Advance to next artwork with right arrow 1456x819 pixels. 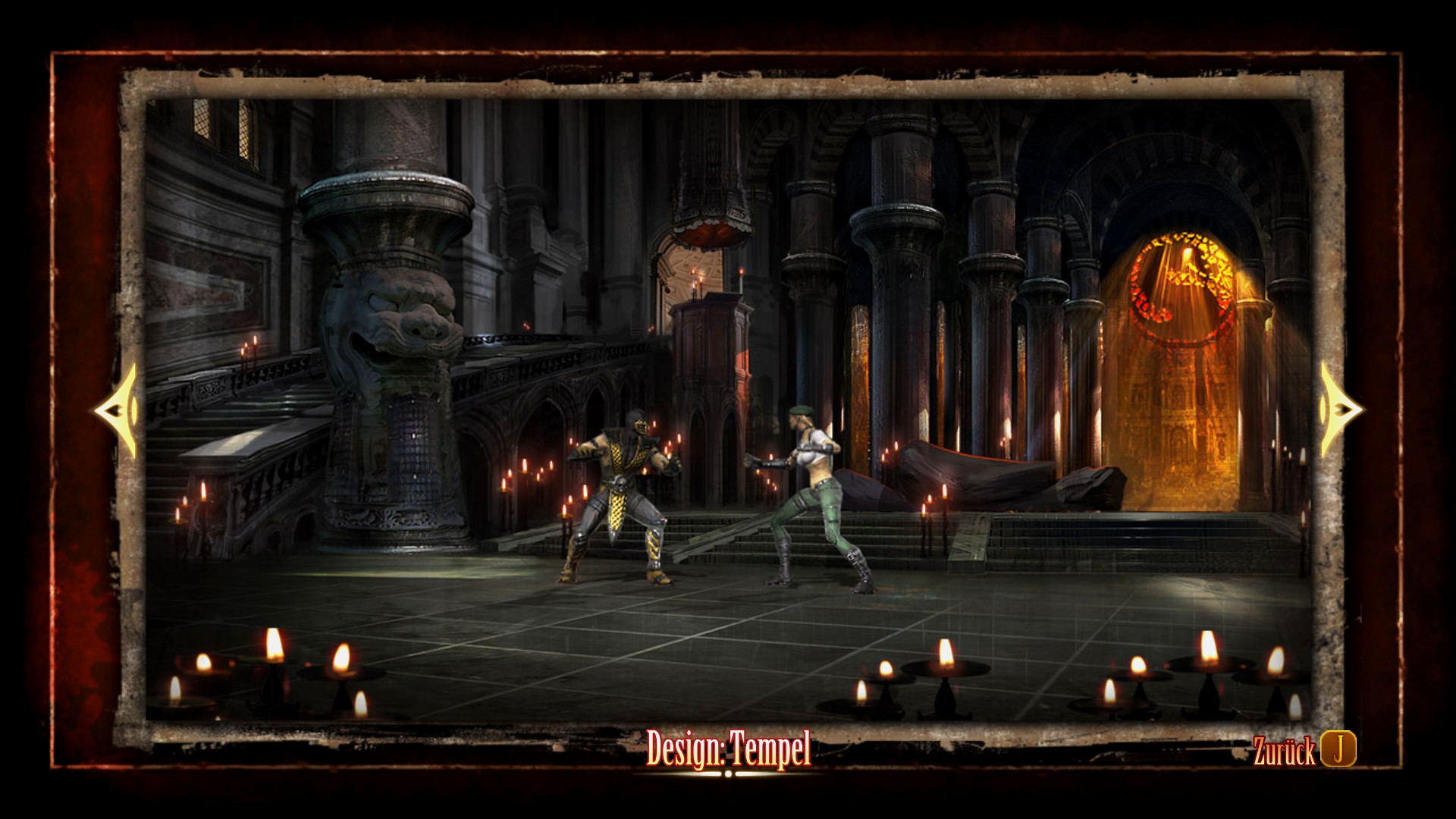click(1338, 409)
